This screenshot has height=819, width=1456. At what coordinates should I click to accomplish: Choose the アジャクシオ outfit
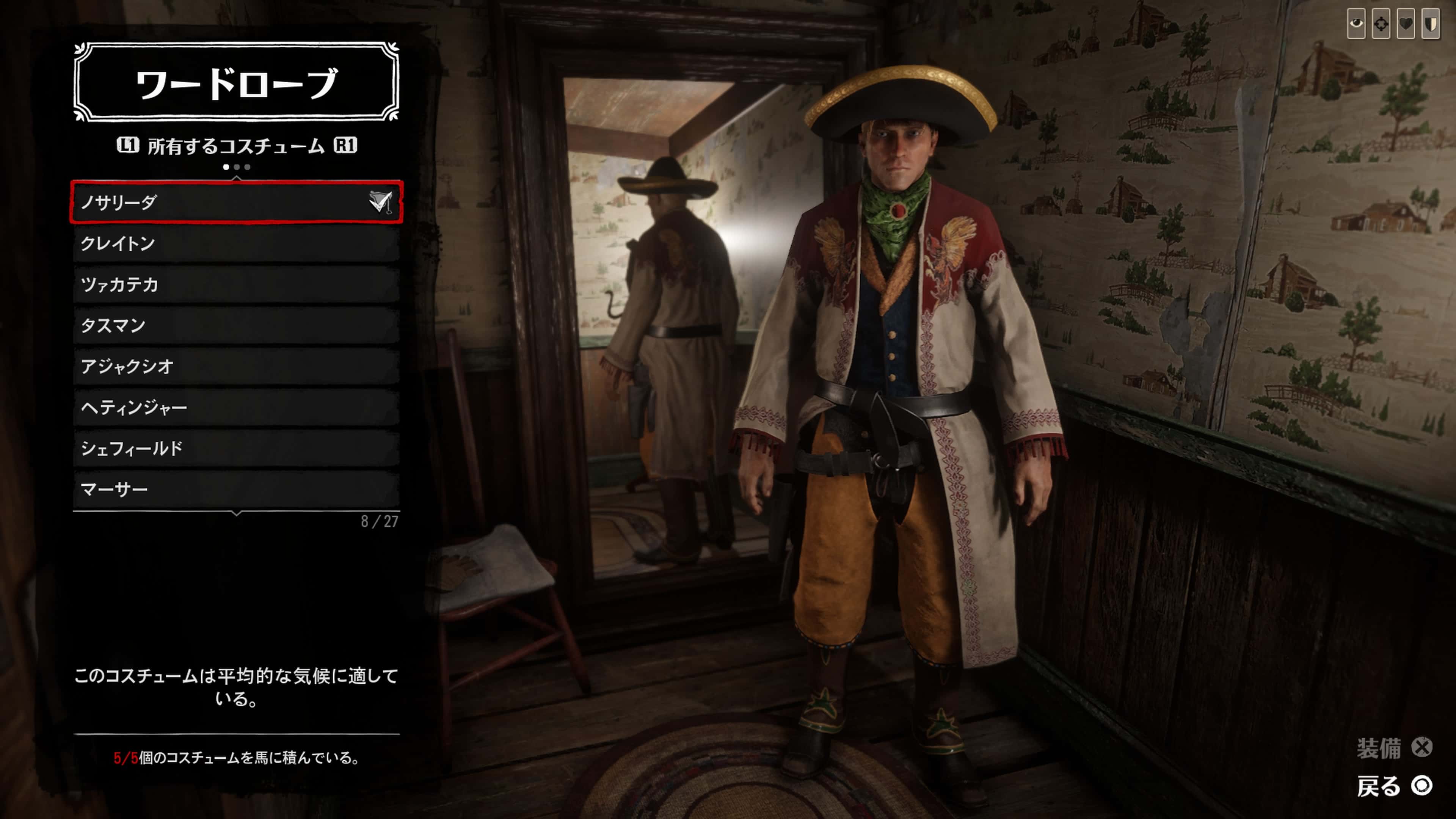(236, 366)
